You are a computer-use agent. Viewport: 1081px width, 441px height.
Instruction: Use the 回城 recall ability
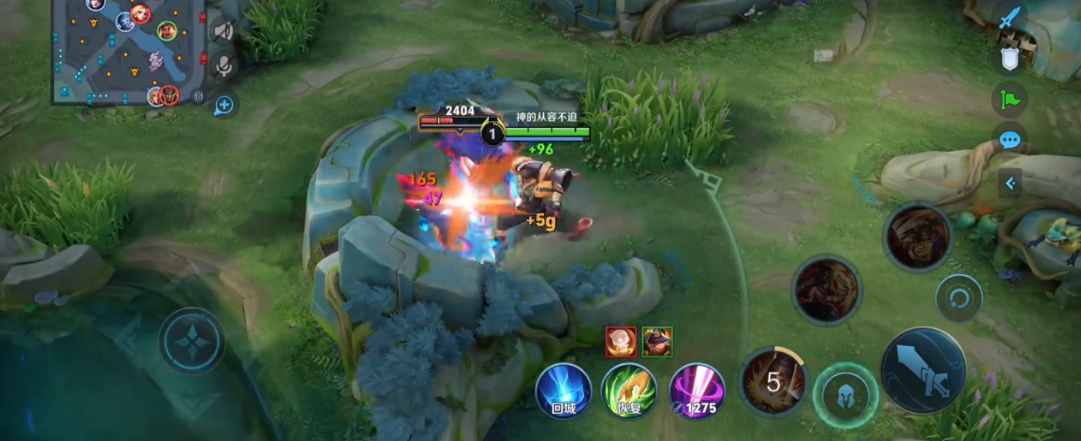click(562, 390)
